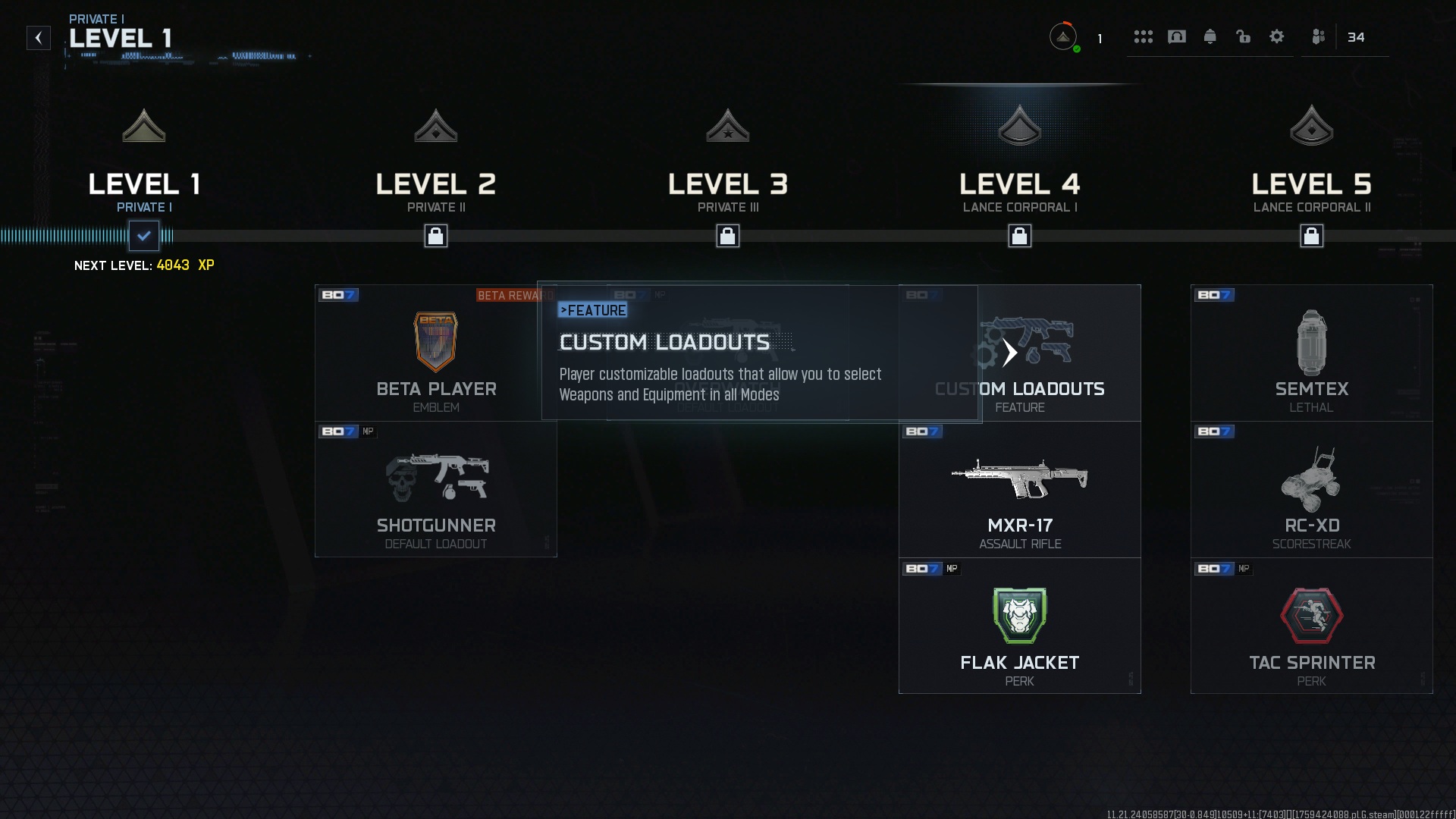Open the notifications bell
Screen dimensions: 1456x819
pyautogui.click(x=1210, y=37)
